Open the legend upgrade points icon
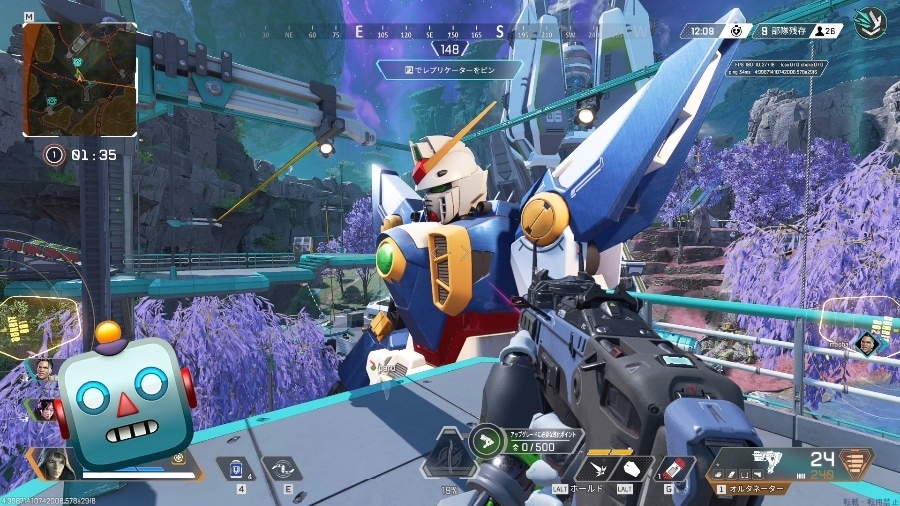Screen dimensions: 900x506 pos(488,440)
